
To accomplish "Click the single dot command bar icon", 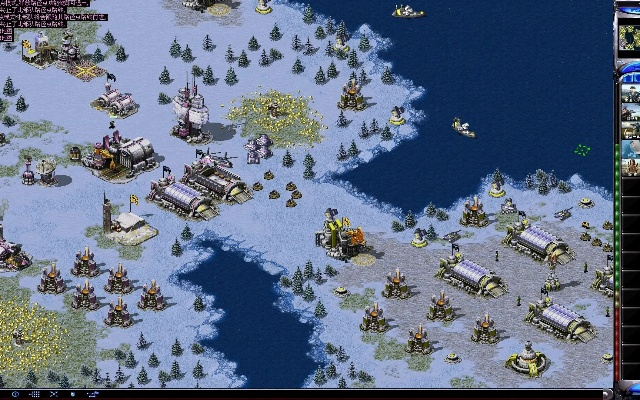I will (x=73, y=394).
